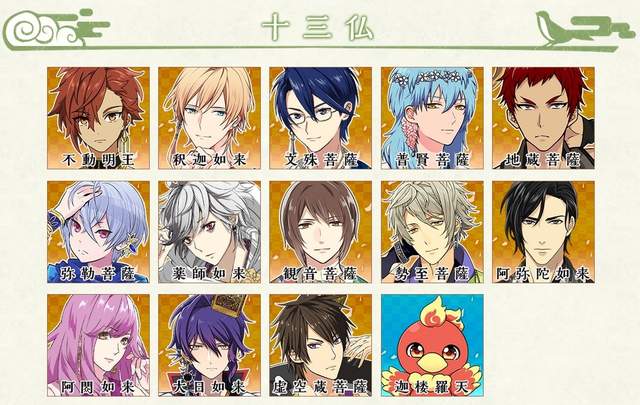This screenshot has width=640, height=405.
Task: Choose the 釈迦如来 character tile
Action: 209,117
